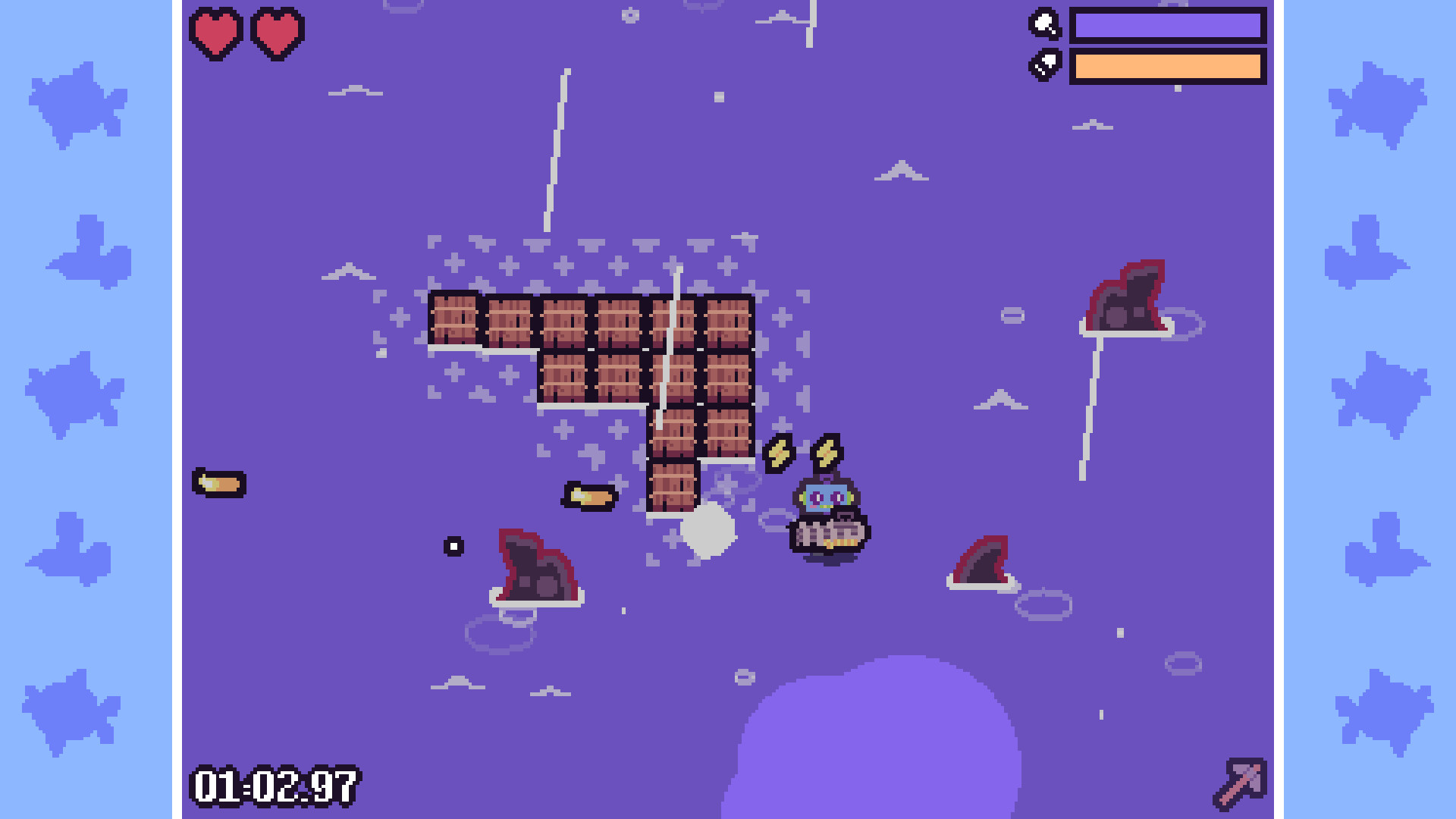Select the bubble icon beside the purple bar

point(1045,25)
